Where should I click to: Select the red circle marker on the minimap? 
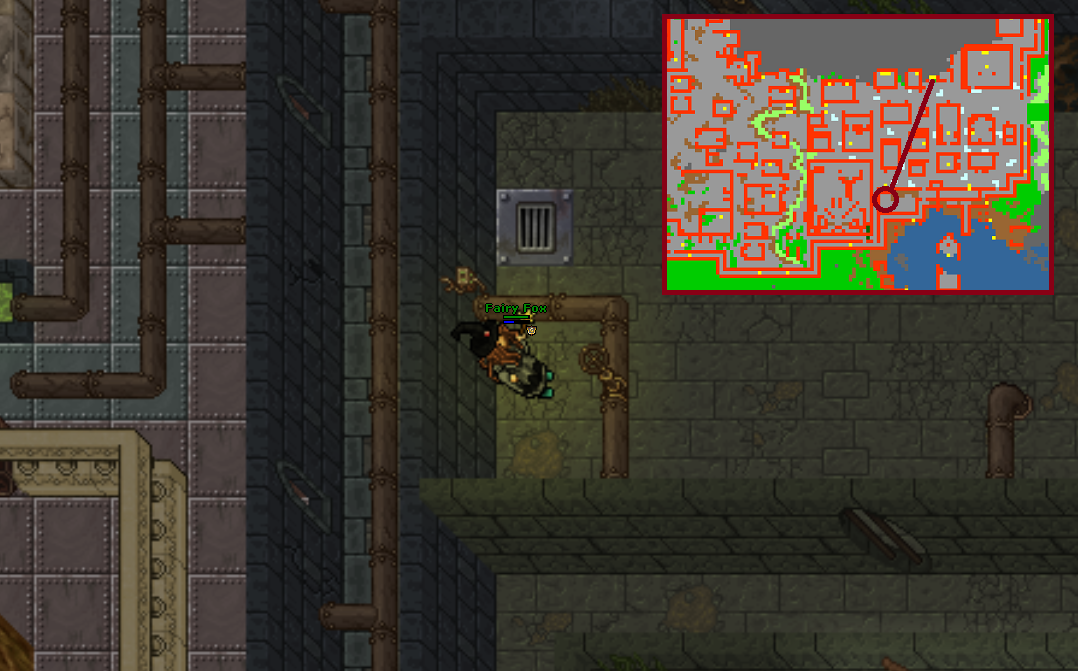pos(885,200)
